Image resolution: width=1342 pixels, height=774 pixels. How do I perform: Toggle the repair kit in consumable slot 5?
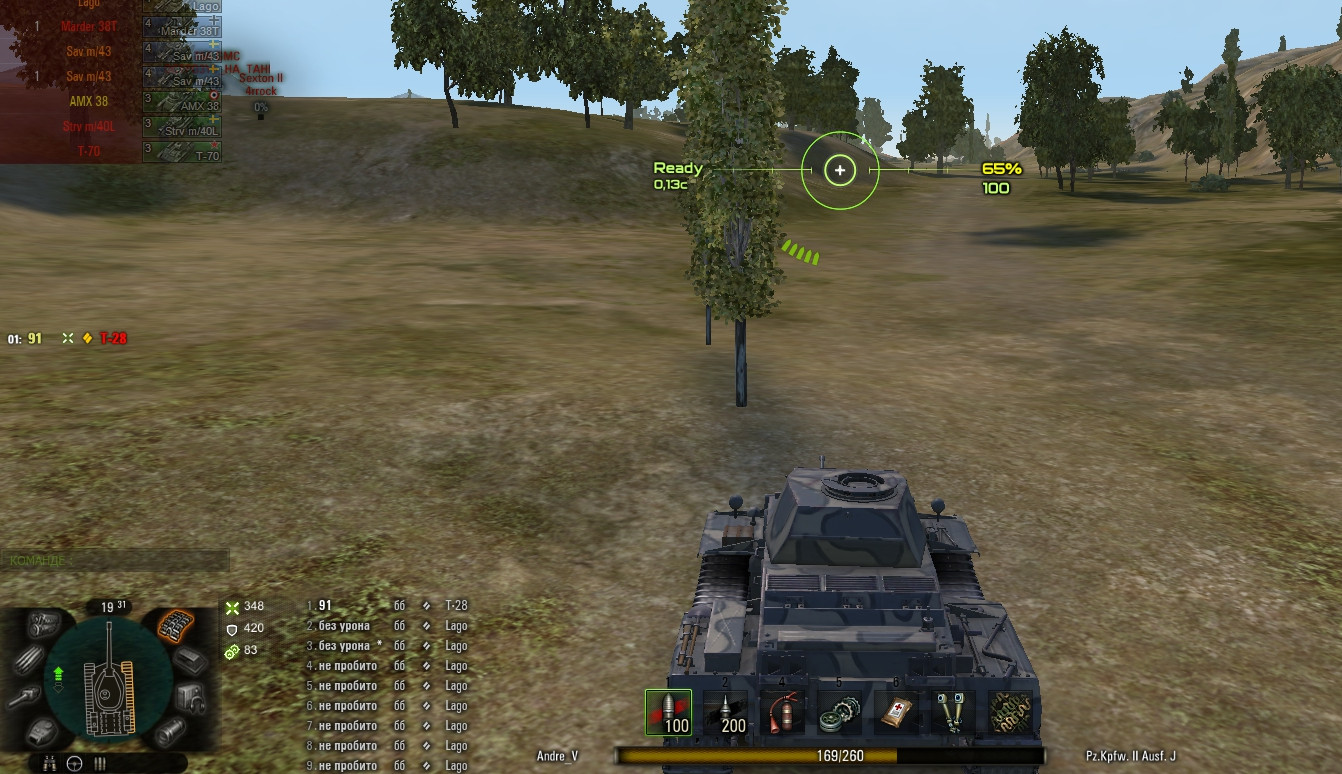click(842, 711)
